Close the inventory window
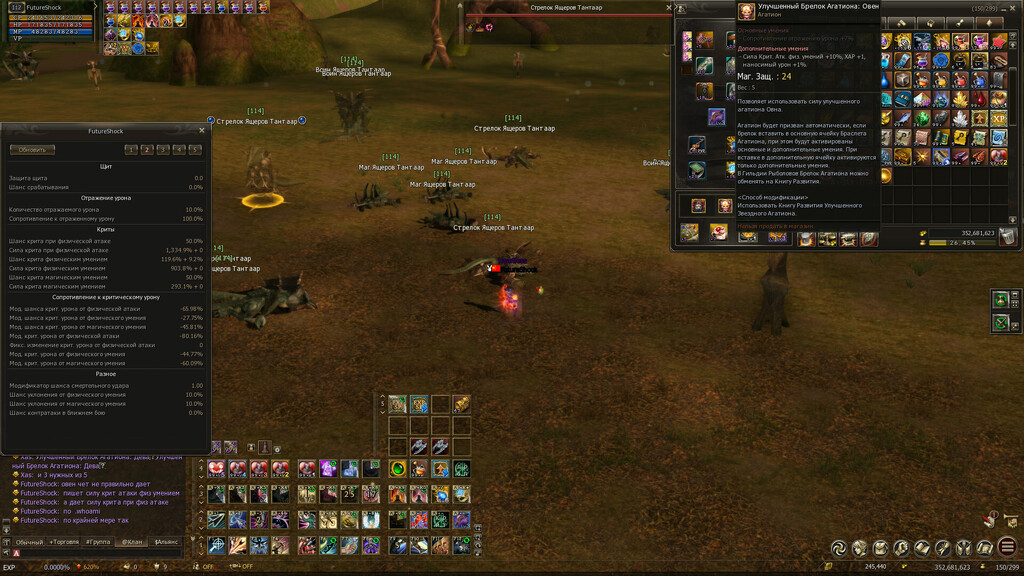The image size is (1024, 576). point(1012,7)
